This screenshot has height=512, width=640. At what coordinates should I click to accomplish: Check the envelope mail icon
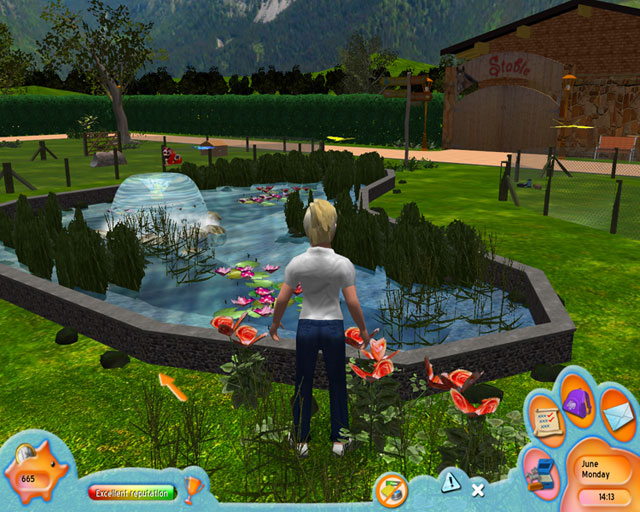coord(616,415)
